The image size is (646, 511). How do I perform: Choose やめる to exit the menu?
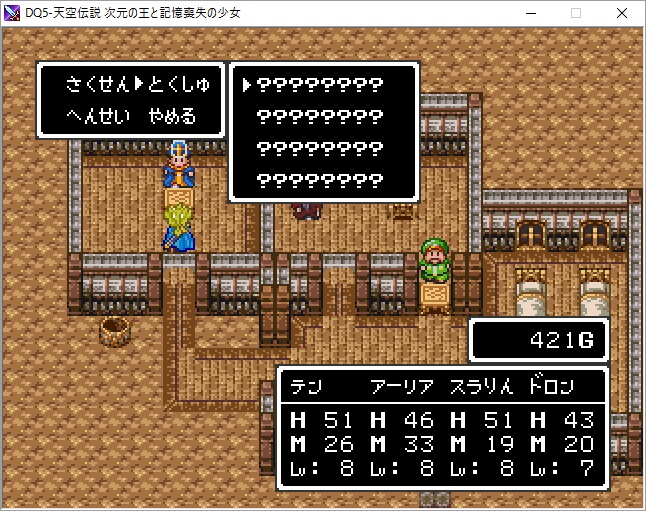[171, 116]
